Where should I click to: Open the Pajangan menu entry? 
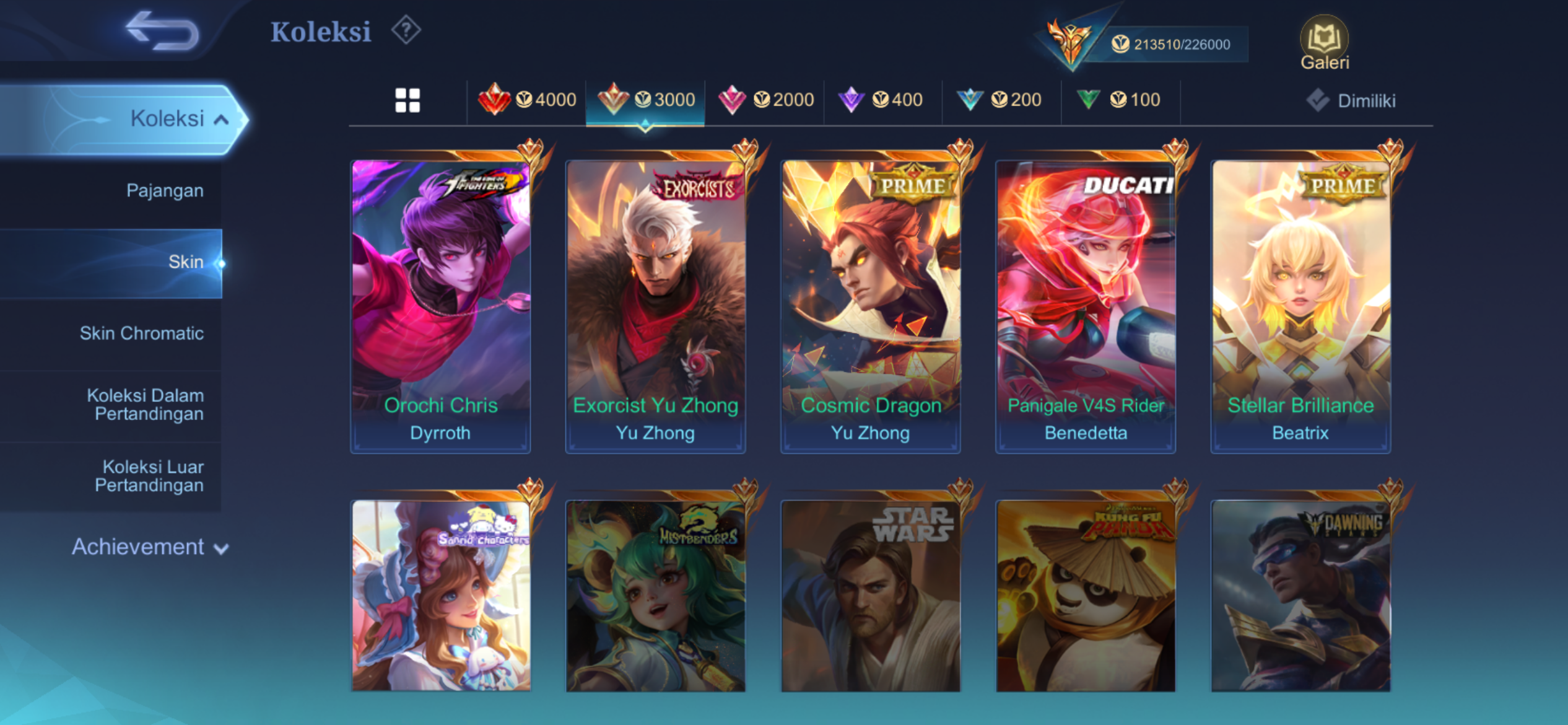[x=165, y=190]
